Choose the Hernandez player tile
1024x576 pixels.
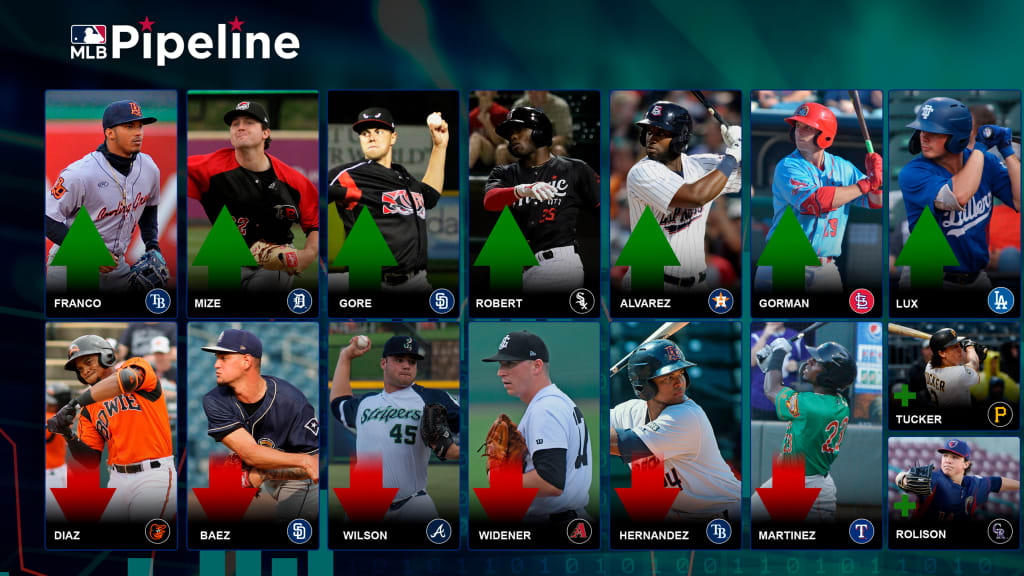click(x=676, y=435)
